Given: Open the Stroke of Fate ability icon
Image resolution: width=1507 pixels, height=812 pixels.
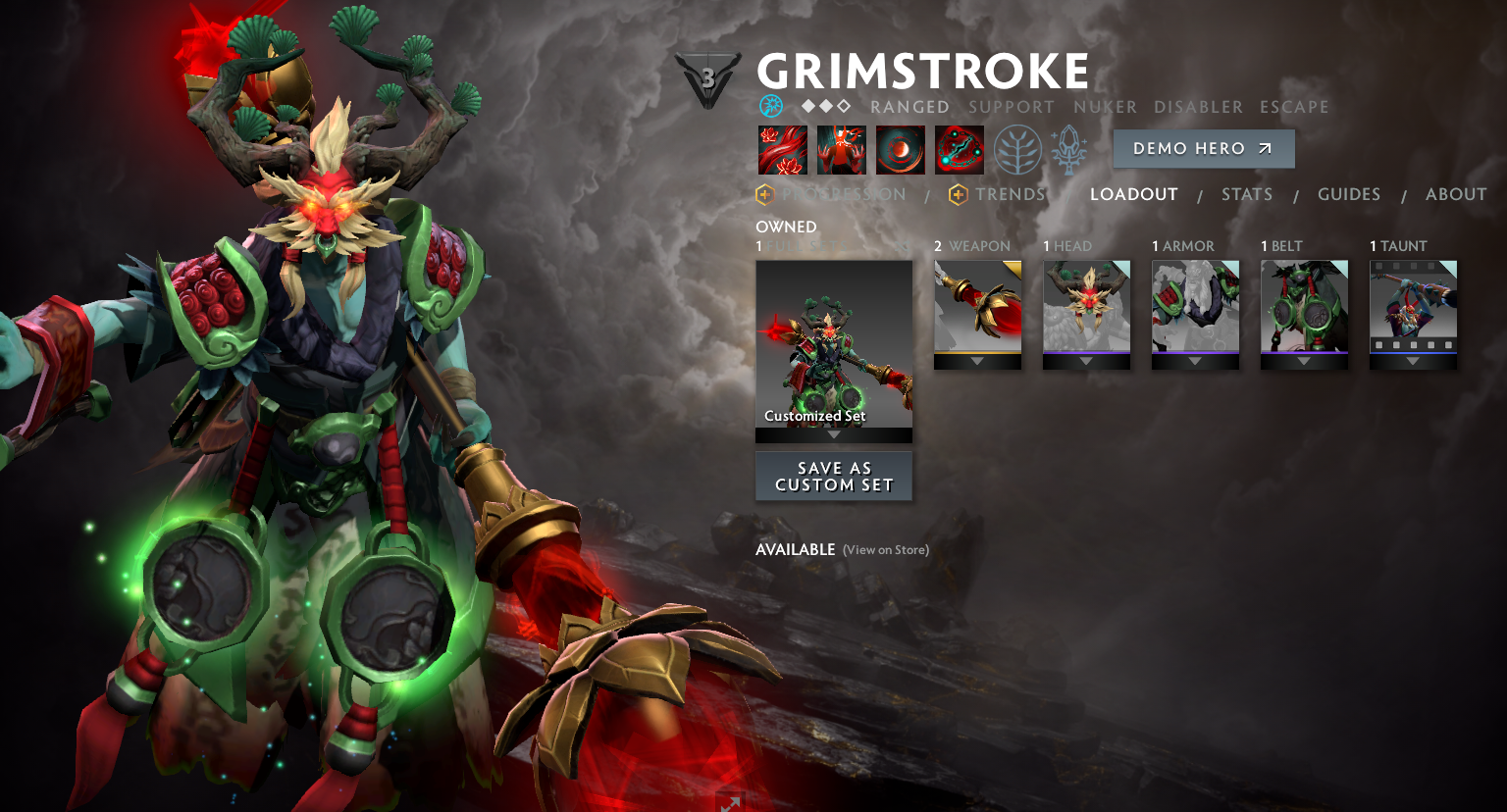Looking at the screenshot, I should (x=782, y=150).
